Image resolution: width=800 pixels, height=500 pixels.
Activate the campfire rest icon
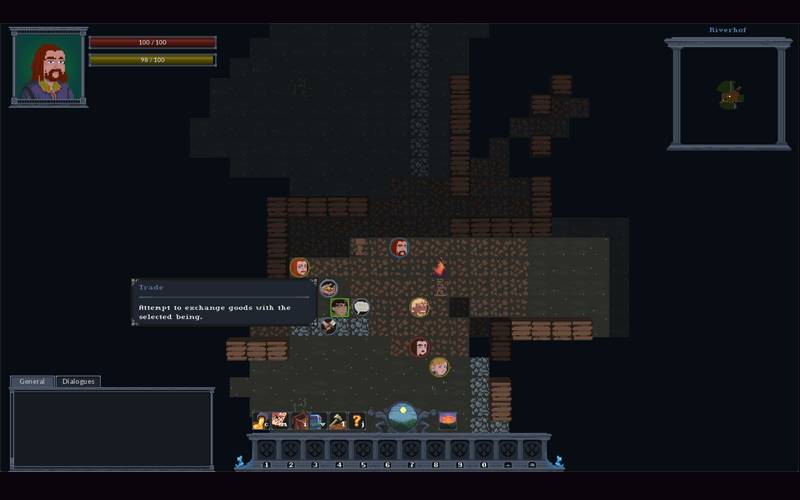point(448,420)
